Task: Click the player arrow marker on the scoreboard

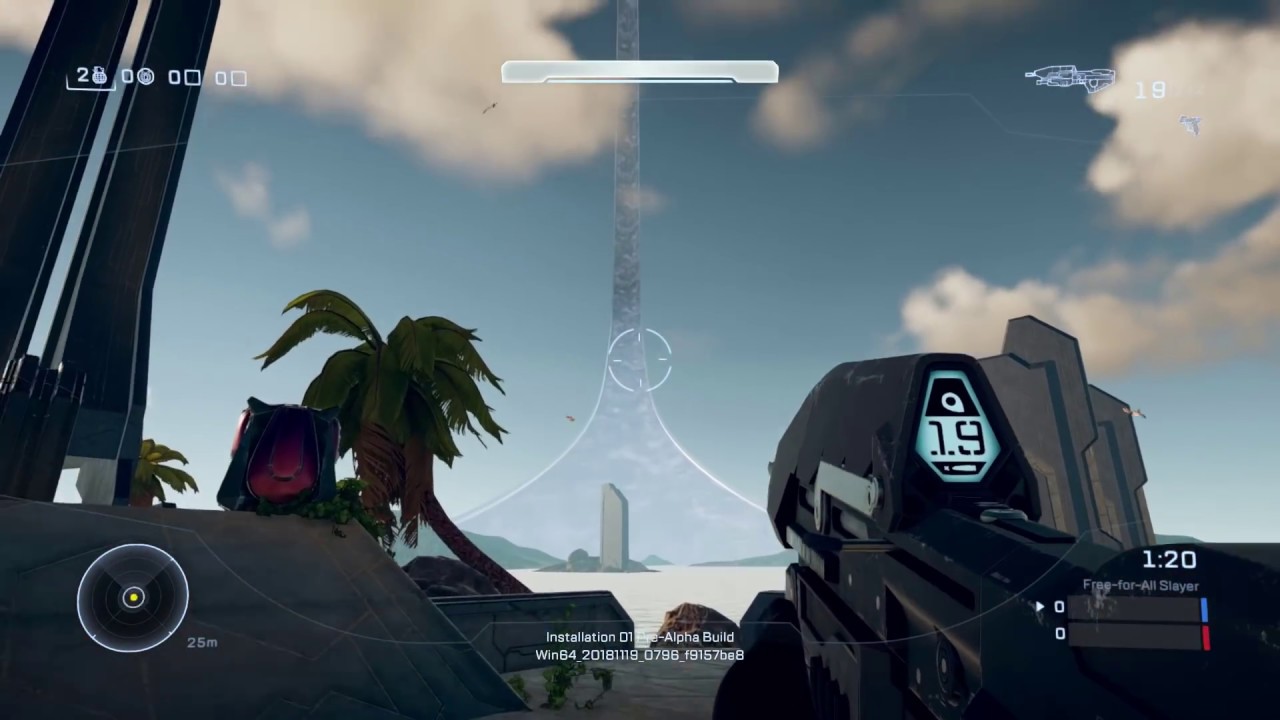Action: [1040, 606]
